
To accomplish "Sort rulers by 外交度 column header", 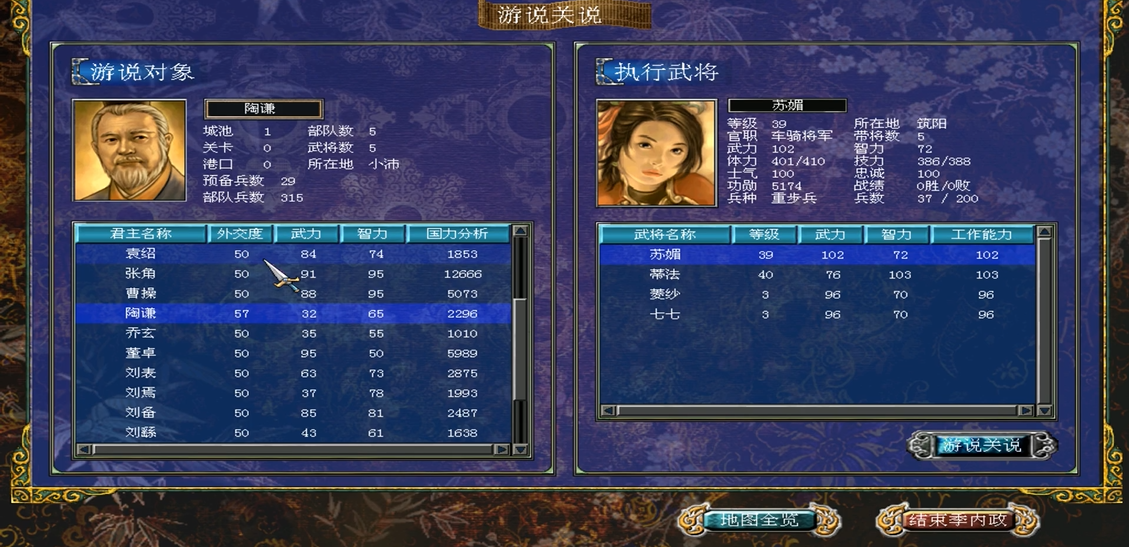I will (240, 234).
